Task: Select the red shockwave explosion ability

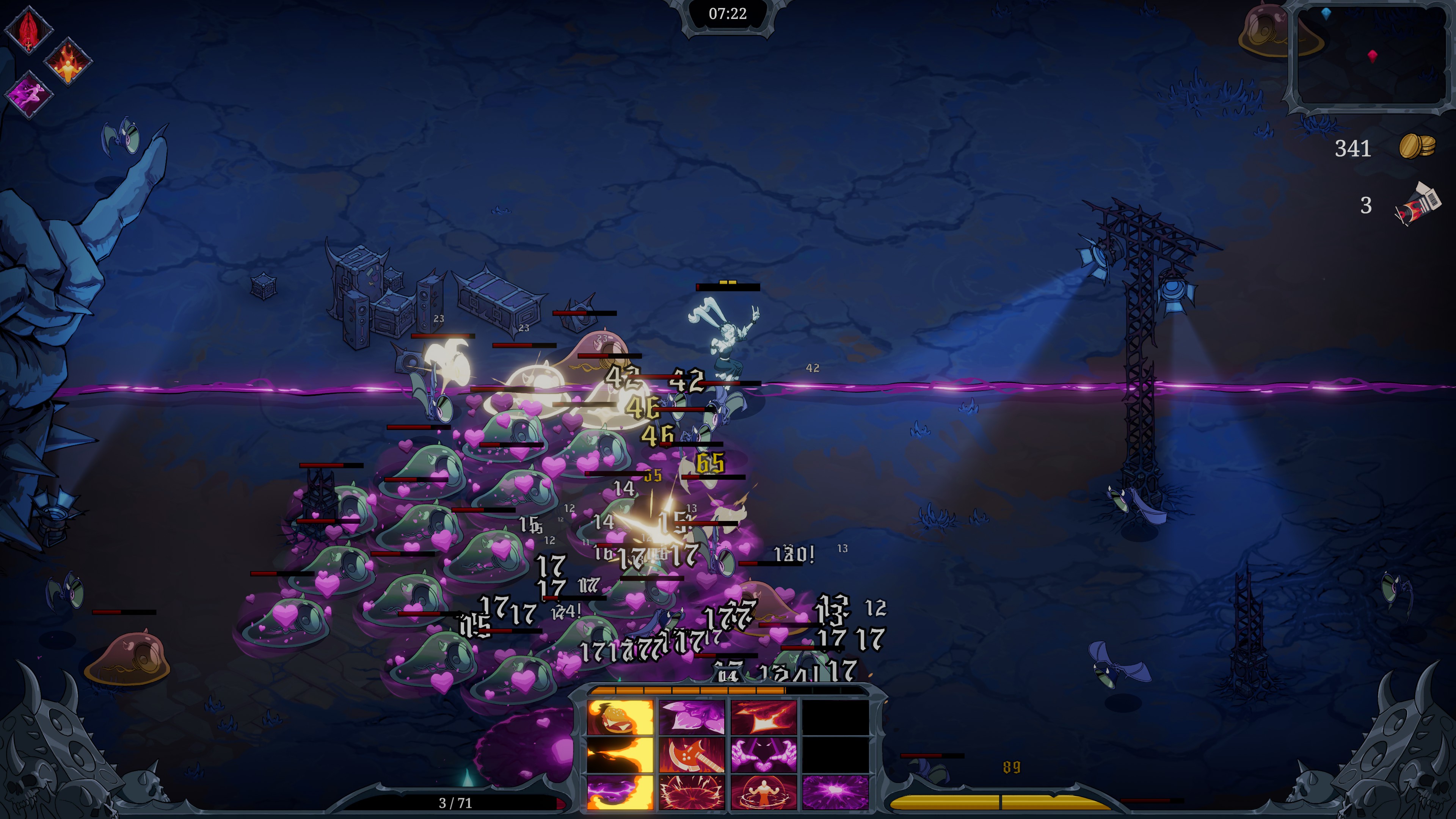Action: tap(692, 792)
